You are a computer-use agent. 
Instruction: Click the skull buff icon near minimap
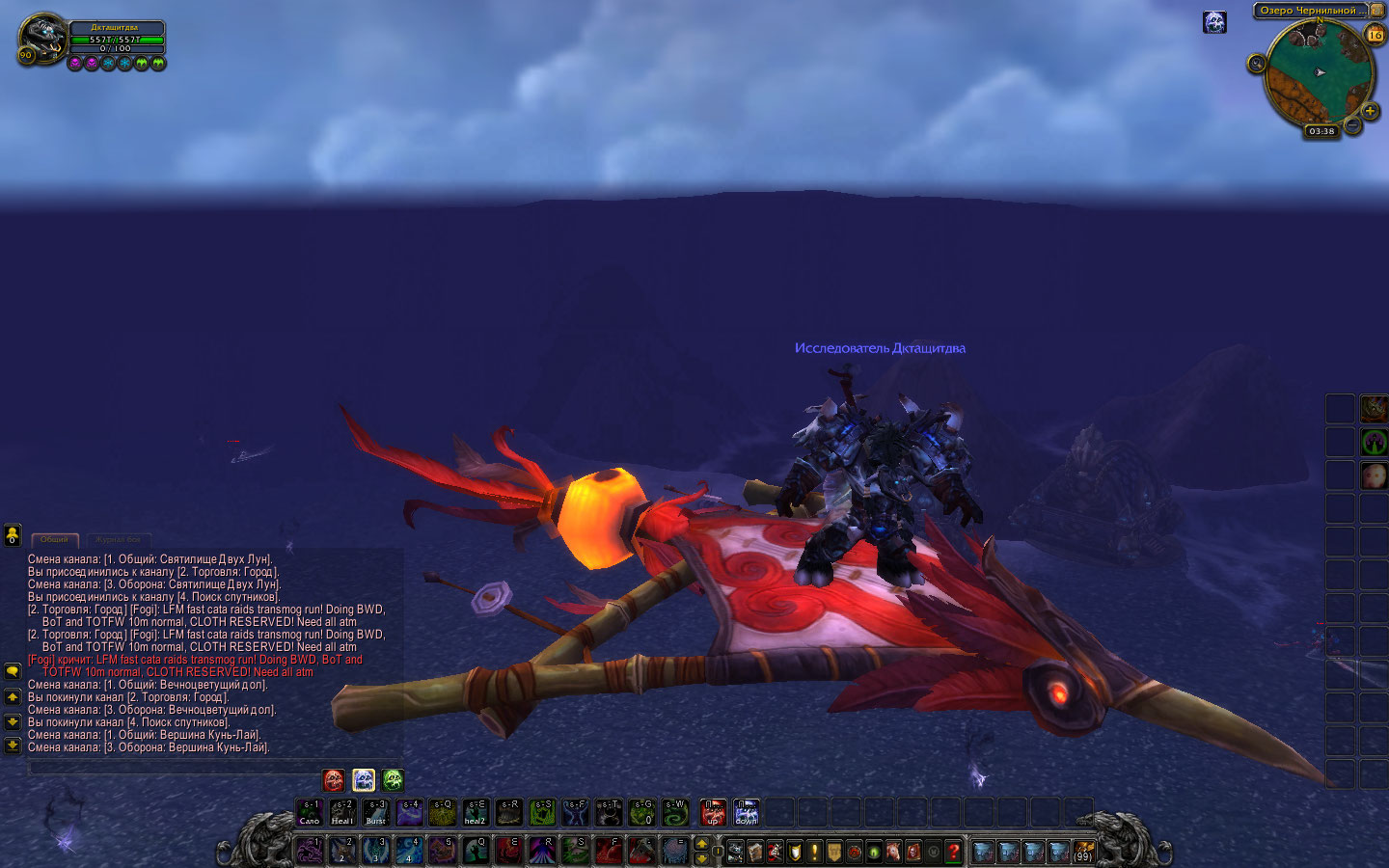[x=1214, y=22]
